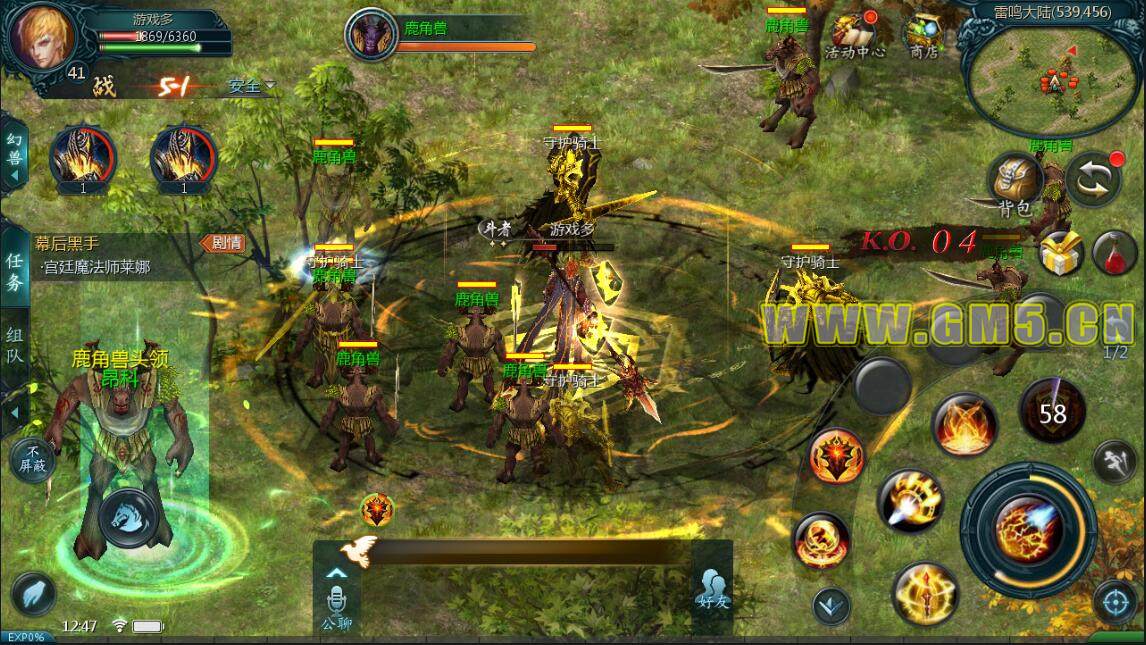Tap the crosshair target-lock button
Viewport: 1146px width, 645px height.
point(1112,602)
